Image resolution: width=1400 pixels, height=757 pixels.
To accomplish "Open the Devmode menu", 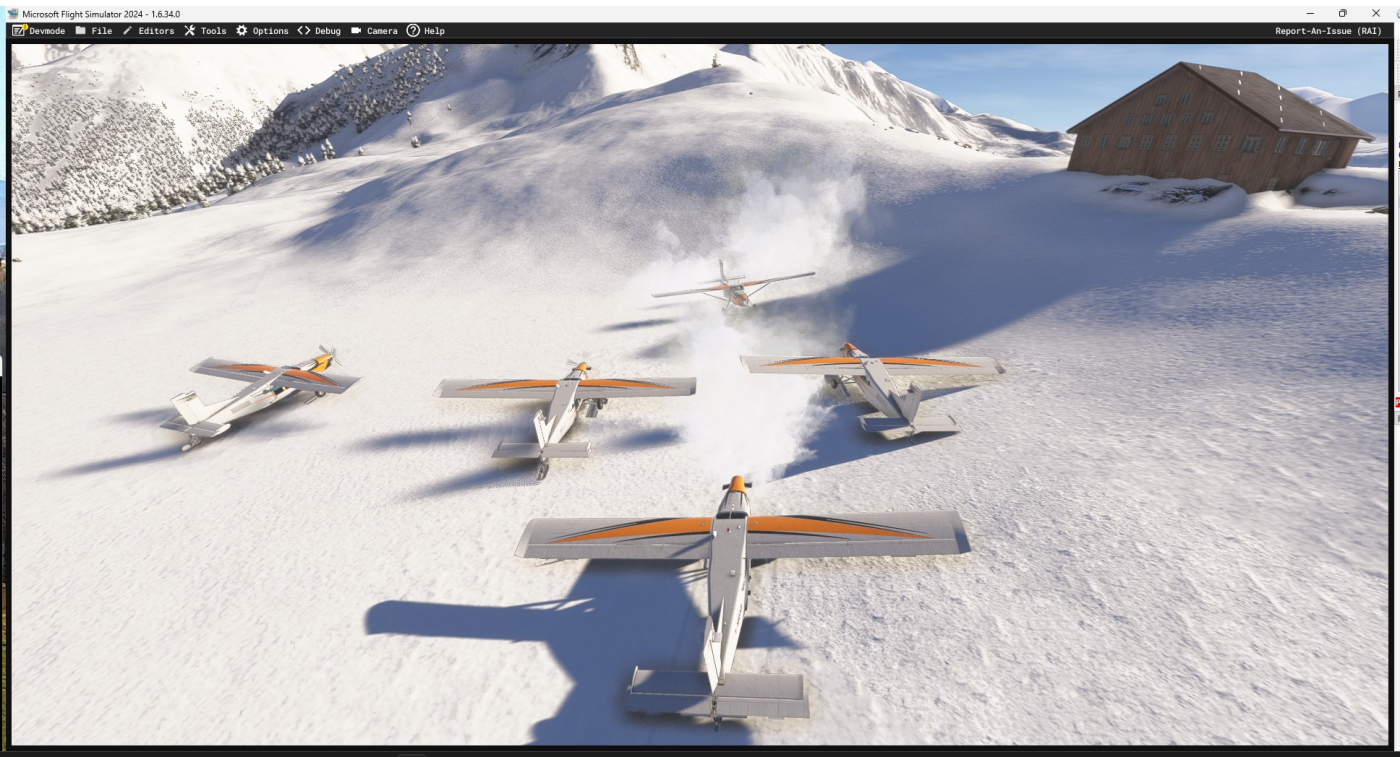I will [39, 31].
